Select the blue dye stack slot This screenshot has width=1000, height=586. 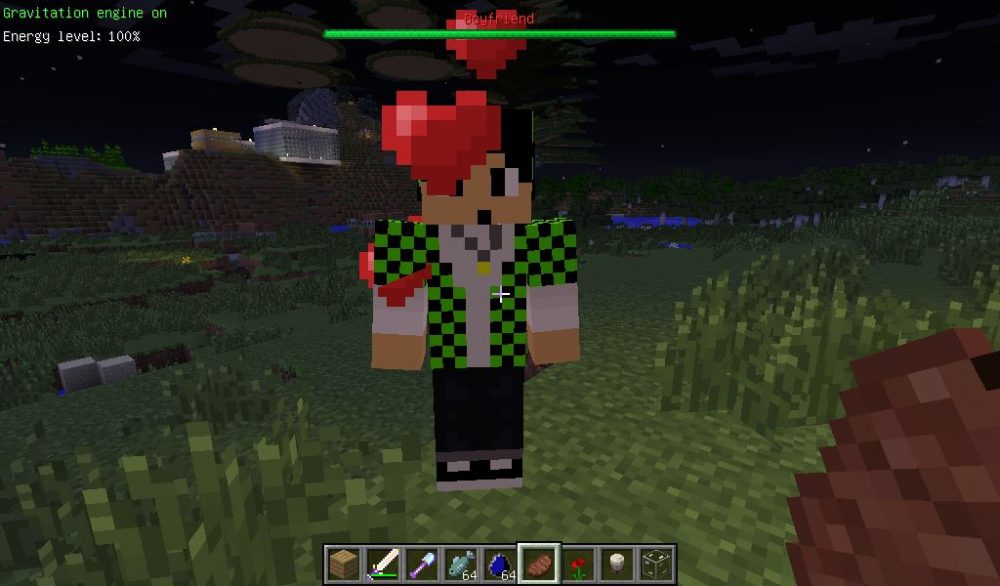pyautogui.click(x=499, y=564)
